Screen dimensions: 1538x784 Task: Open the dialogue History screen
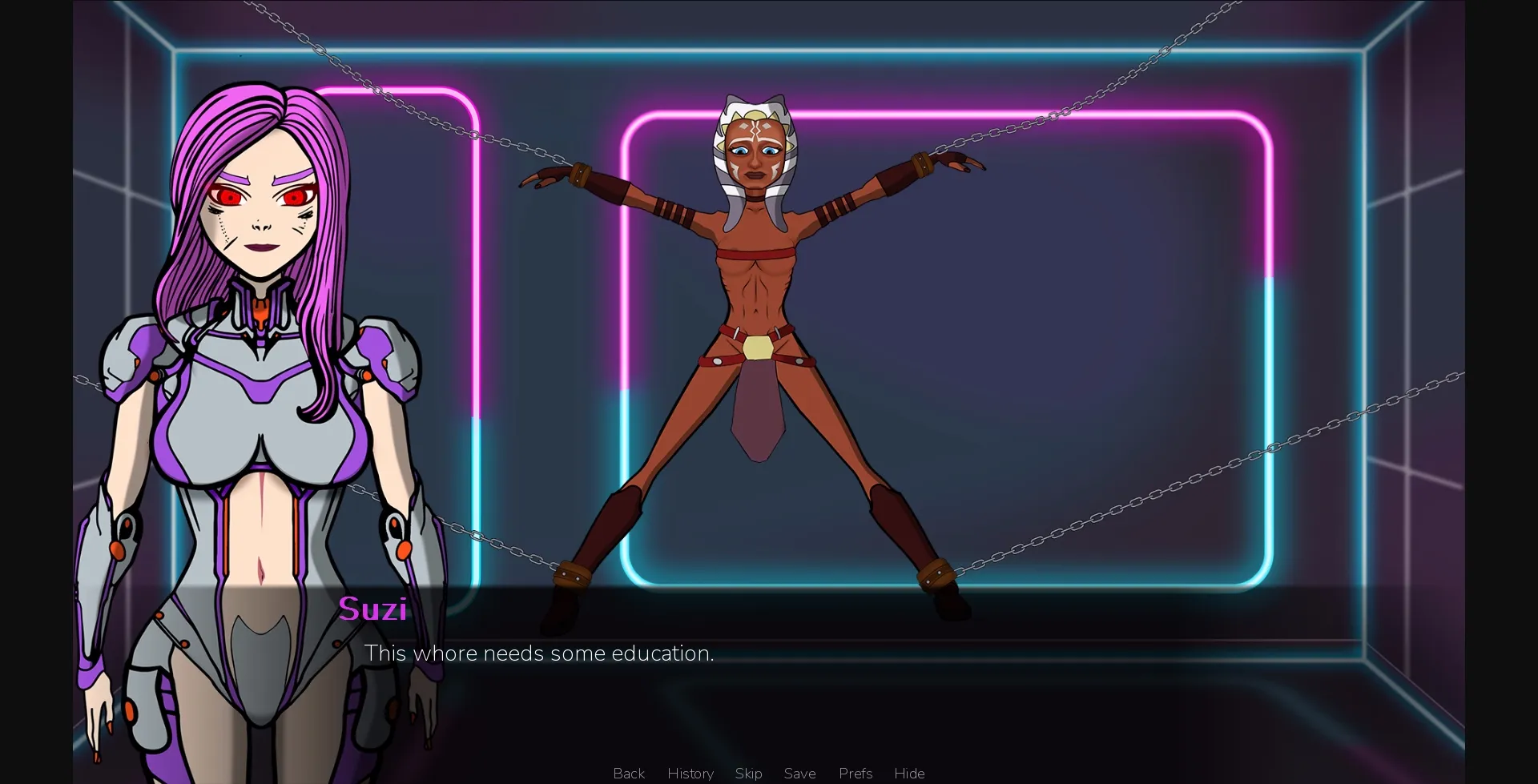click(x=689, y=773)
